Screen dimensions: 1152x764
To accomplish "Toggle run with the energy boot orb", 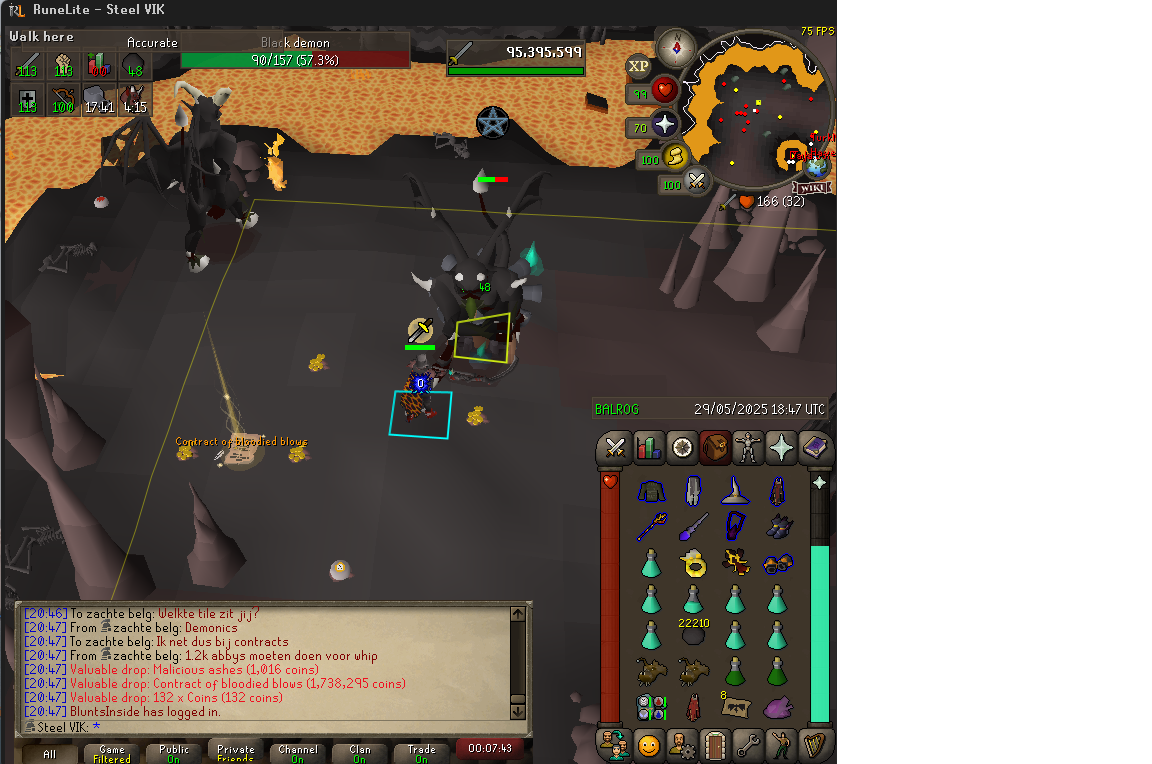I will click(x=678, y=158).
